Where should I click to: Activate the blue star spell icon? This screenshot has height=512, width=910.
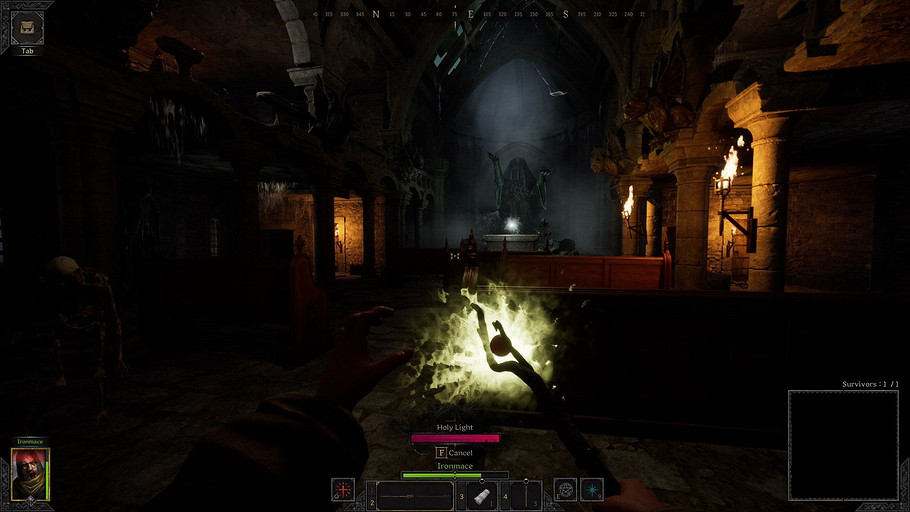(593, 491)
